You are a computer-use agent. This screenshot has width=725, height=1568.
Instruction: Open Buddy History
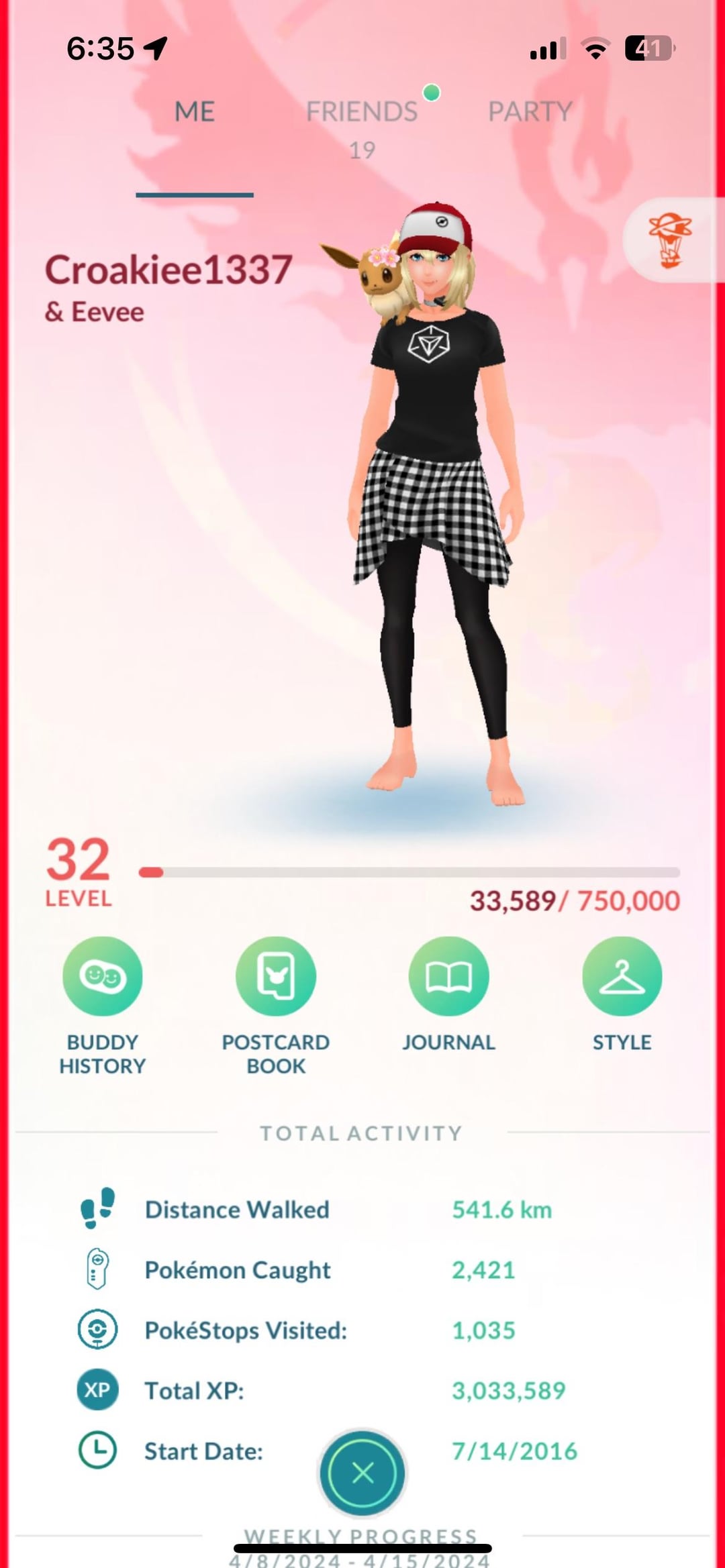(103, 976)
